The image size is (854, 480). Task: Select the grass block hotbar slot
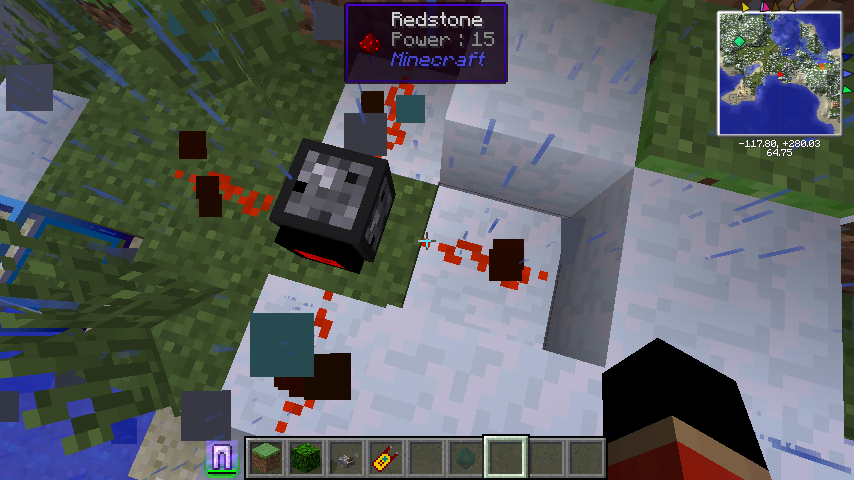point(265,458)
